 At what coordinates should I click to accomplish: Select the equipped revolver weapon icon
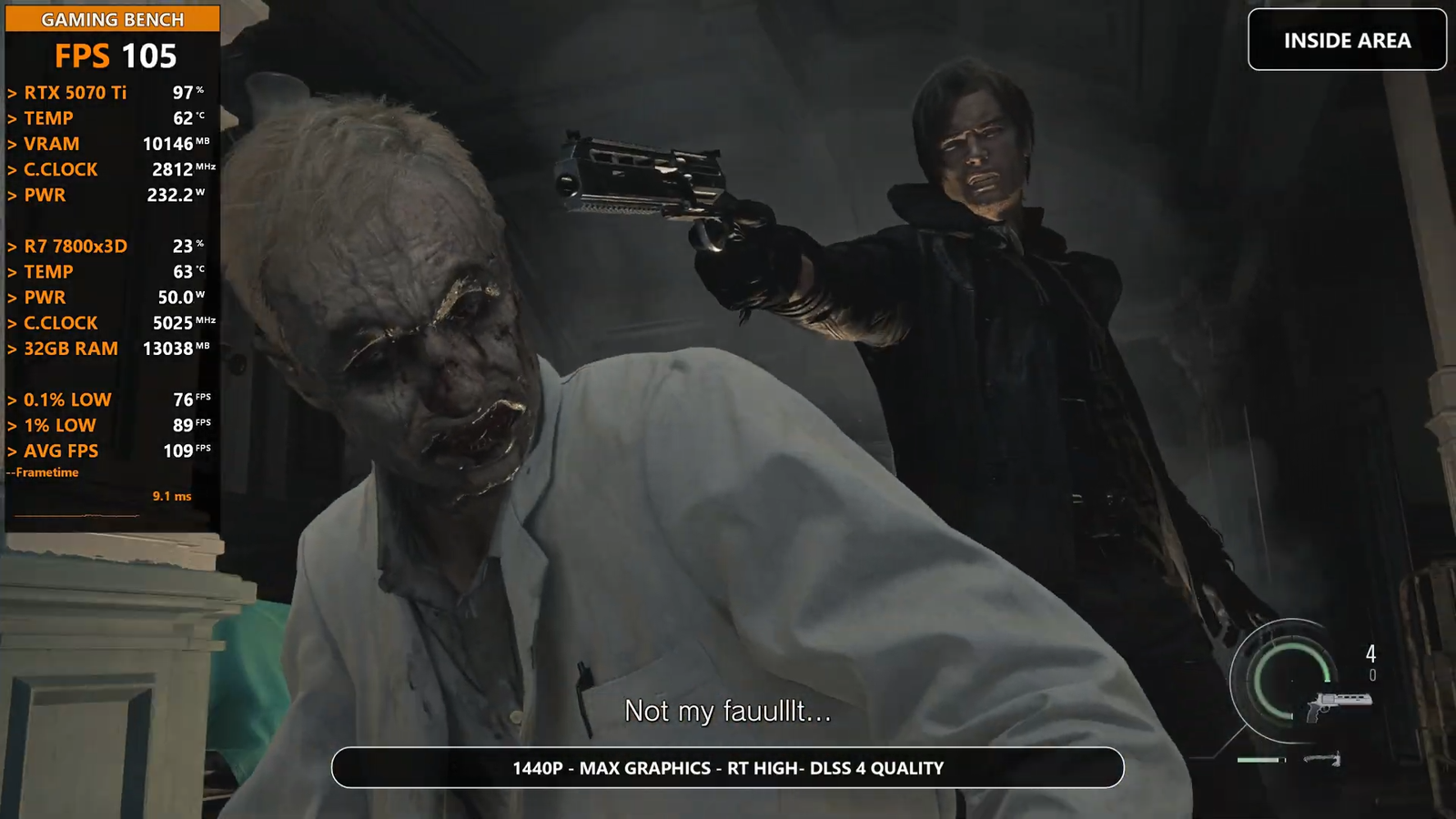1339,703
